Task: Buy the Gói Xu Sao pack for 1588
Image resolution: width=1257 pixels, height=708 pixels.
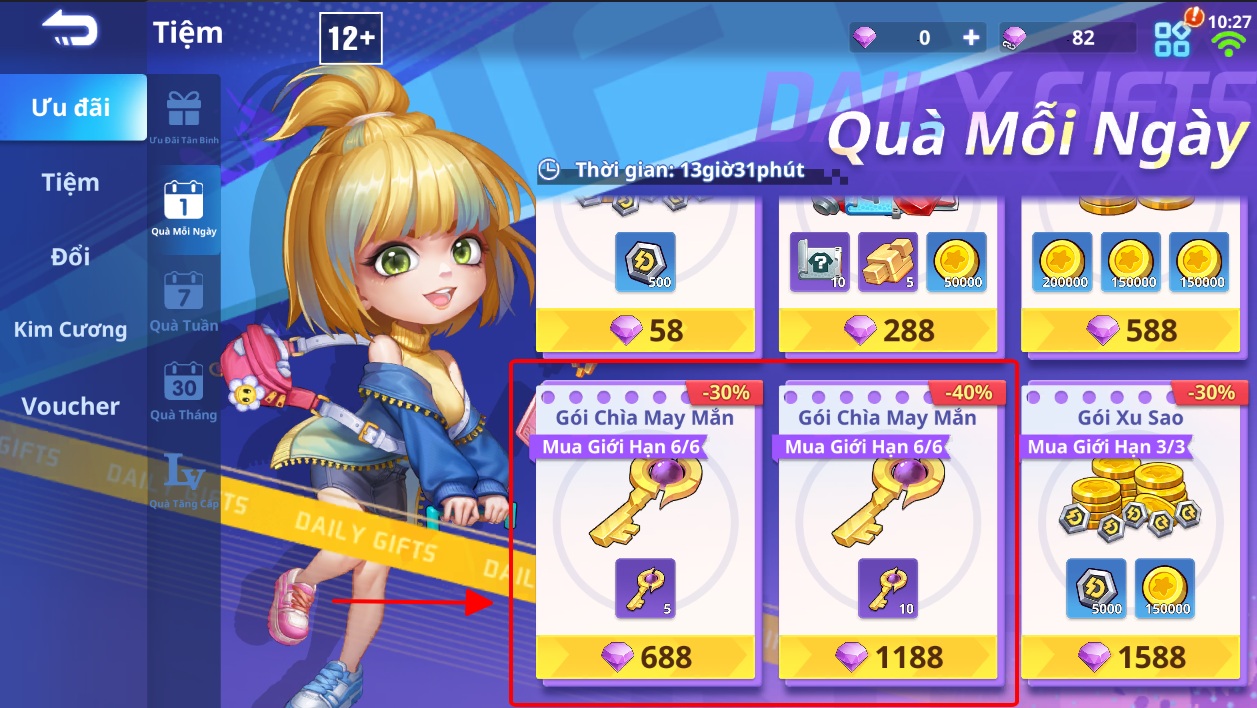Action: point(1131,657)
